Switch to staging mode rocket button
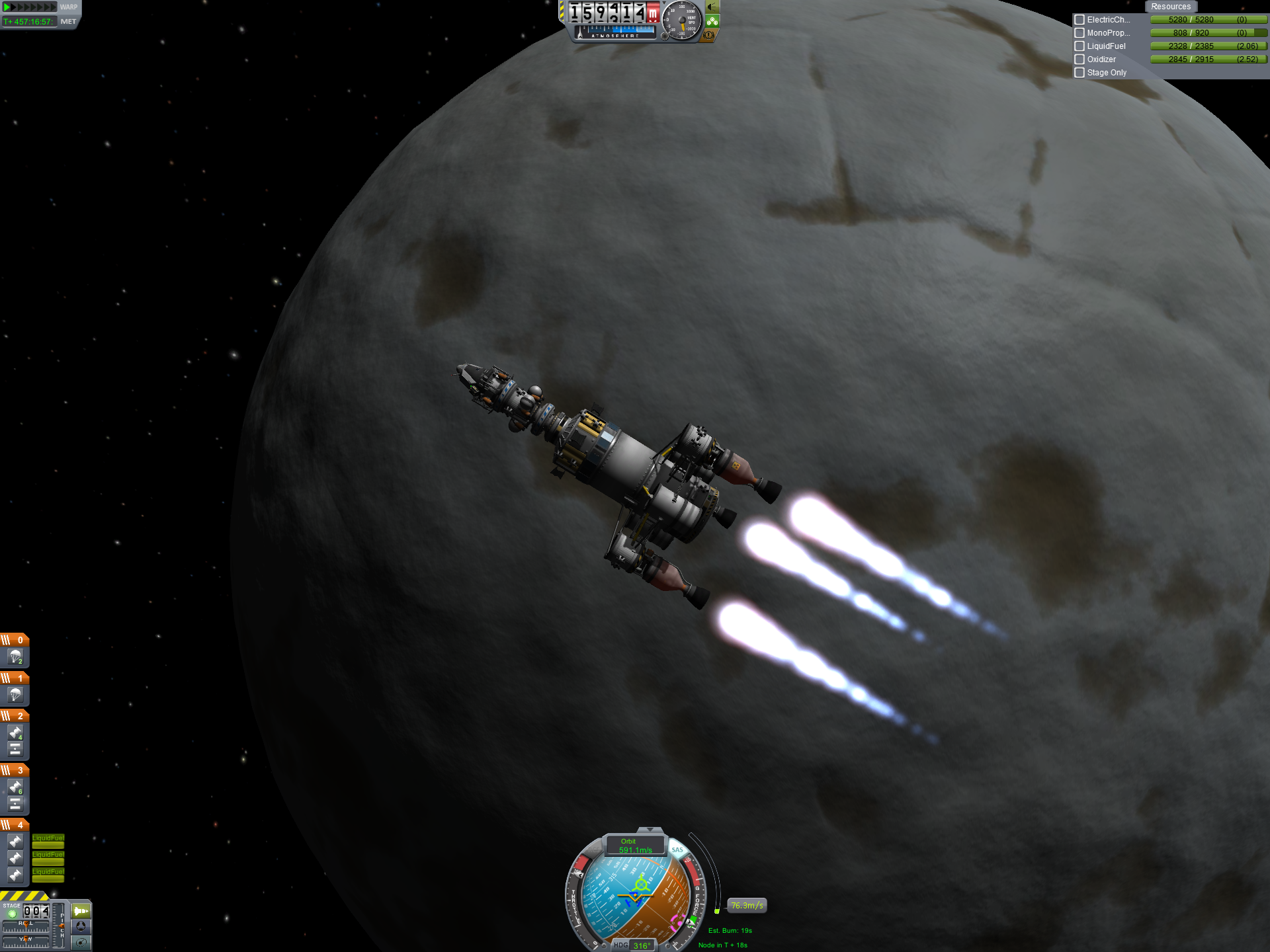Viewport: 1270px width, 952px height. point(81,911)
